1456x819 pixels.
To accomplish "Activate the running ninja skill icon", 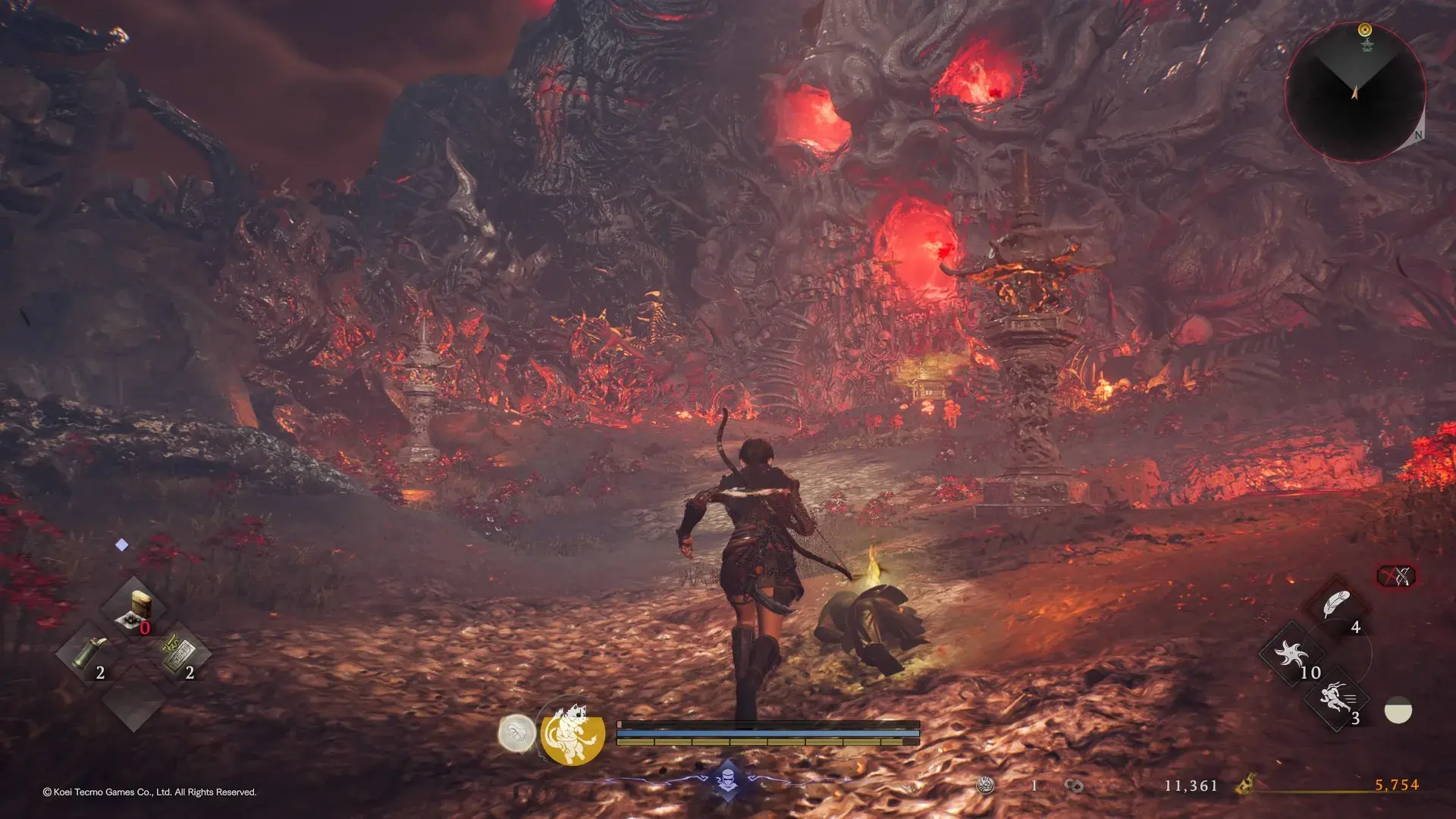I will click(x=1335, y=698).
